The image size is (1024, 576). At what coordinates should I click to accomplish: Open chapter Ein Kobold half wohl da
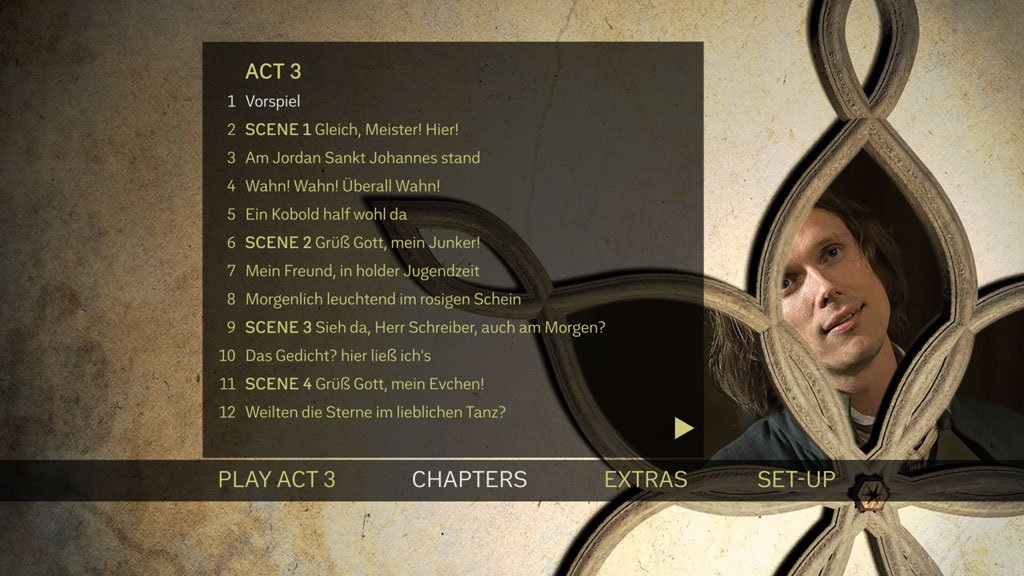point(326,214)
